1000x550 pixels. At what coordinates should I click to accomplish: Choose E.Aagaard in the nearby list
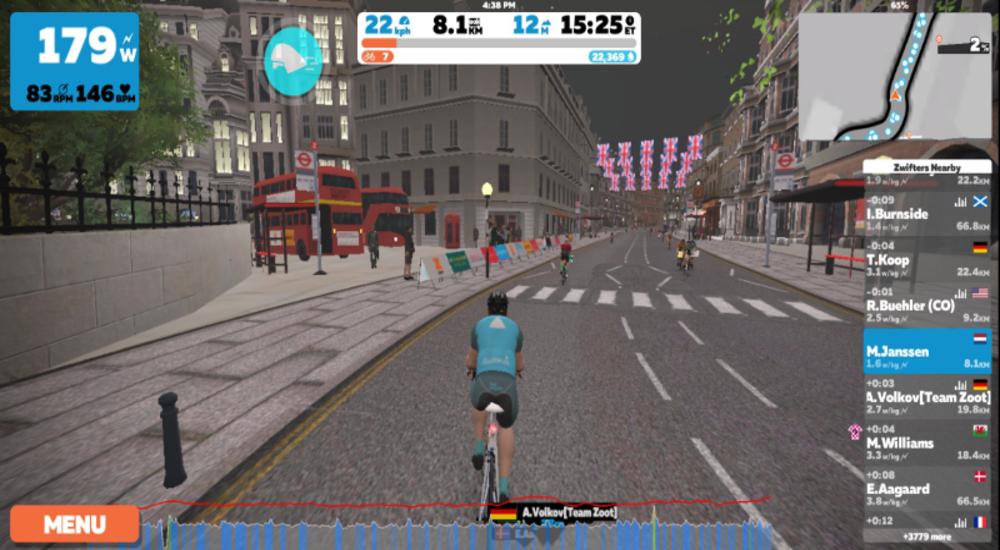tap(927, 488)
